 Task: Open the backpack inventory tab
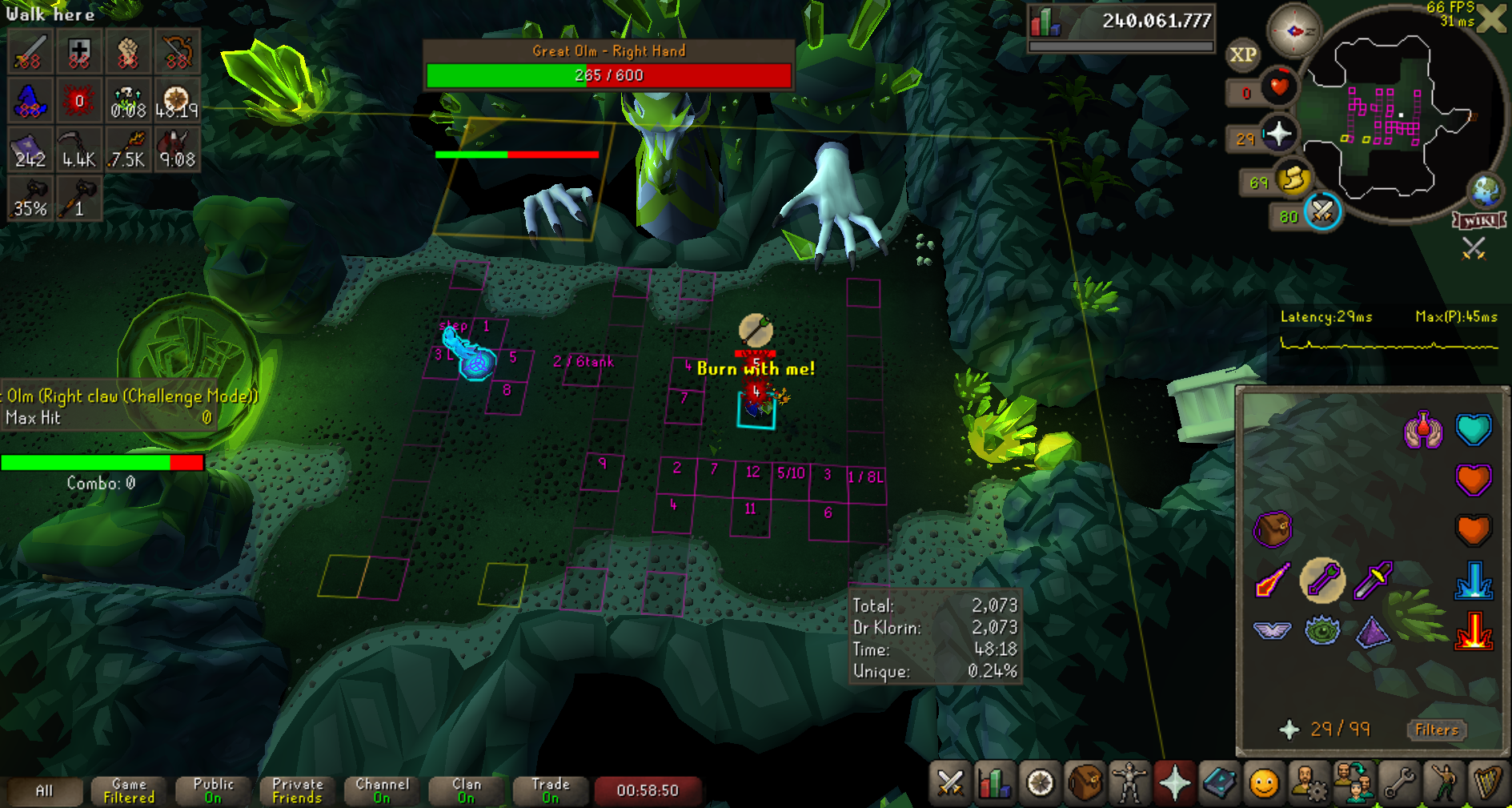point(1085,783)
